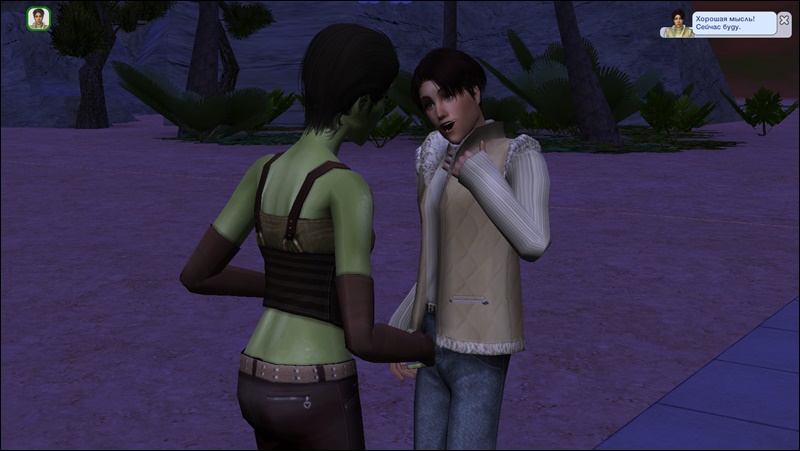The width and height of the screenshot is (800, 451).
Task: Close the notification popup with the X
Action: click(784, 19)
